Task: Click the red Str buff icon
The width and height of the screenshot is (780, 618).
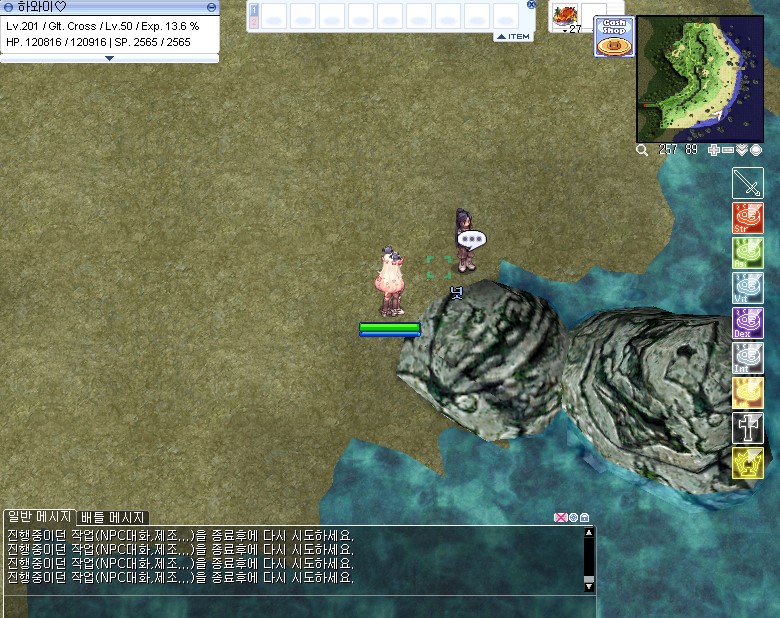Action: click(x=747, y=218)
